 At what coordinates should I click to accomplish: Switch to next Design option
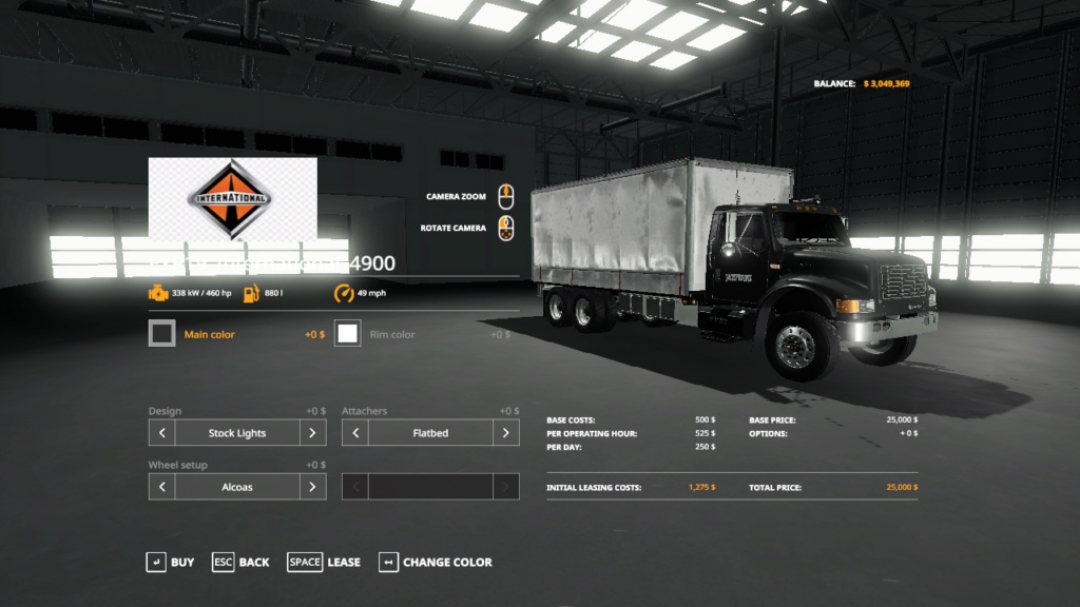[312, 433]
